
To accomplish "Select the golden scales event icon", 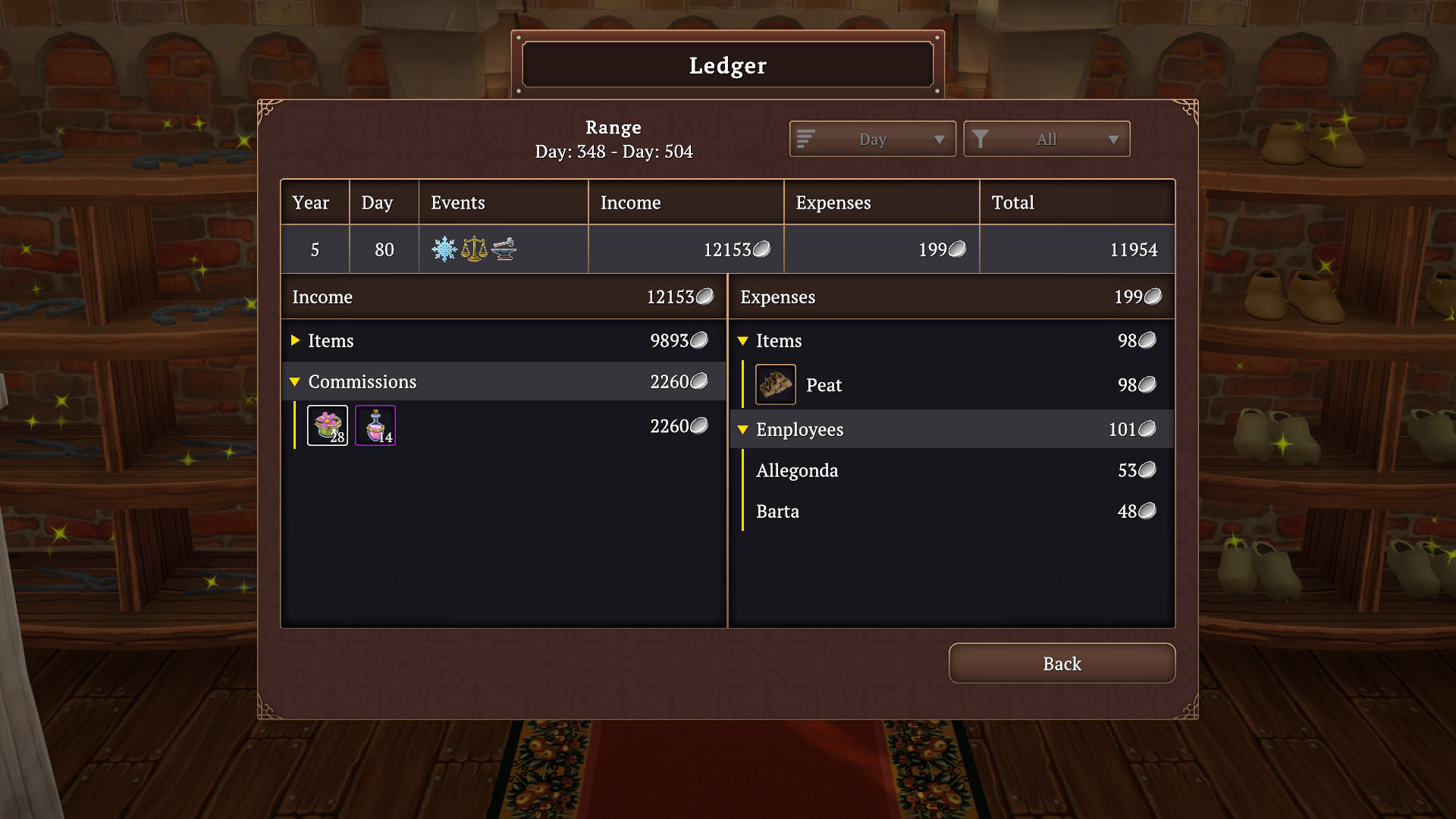I will [x=474, y=248].
